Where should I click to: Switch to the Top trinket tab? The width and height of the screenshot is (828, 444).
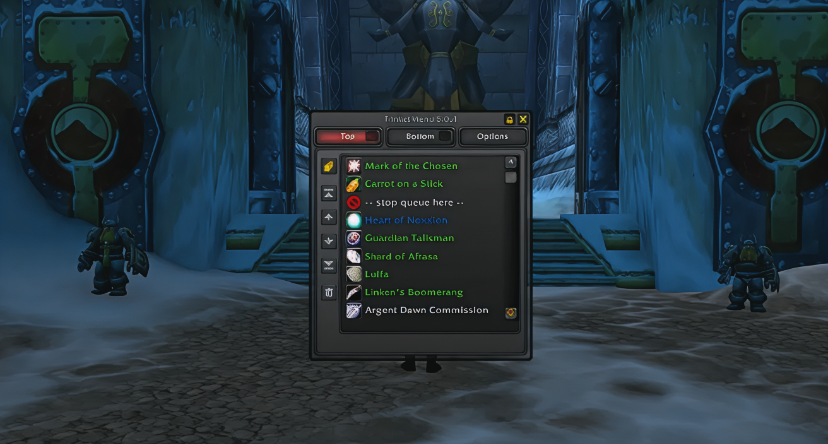[x=348, y=137]
